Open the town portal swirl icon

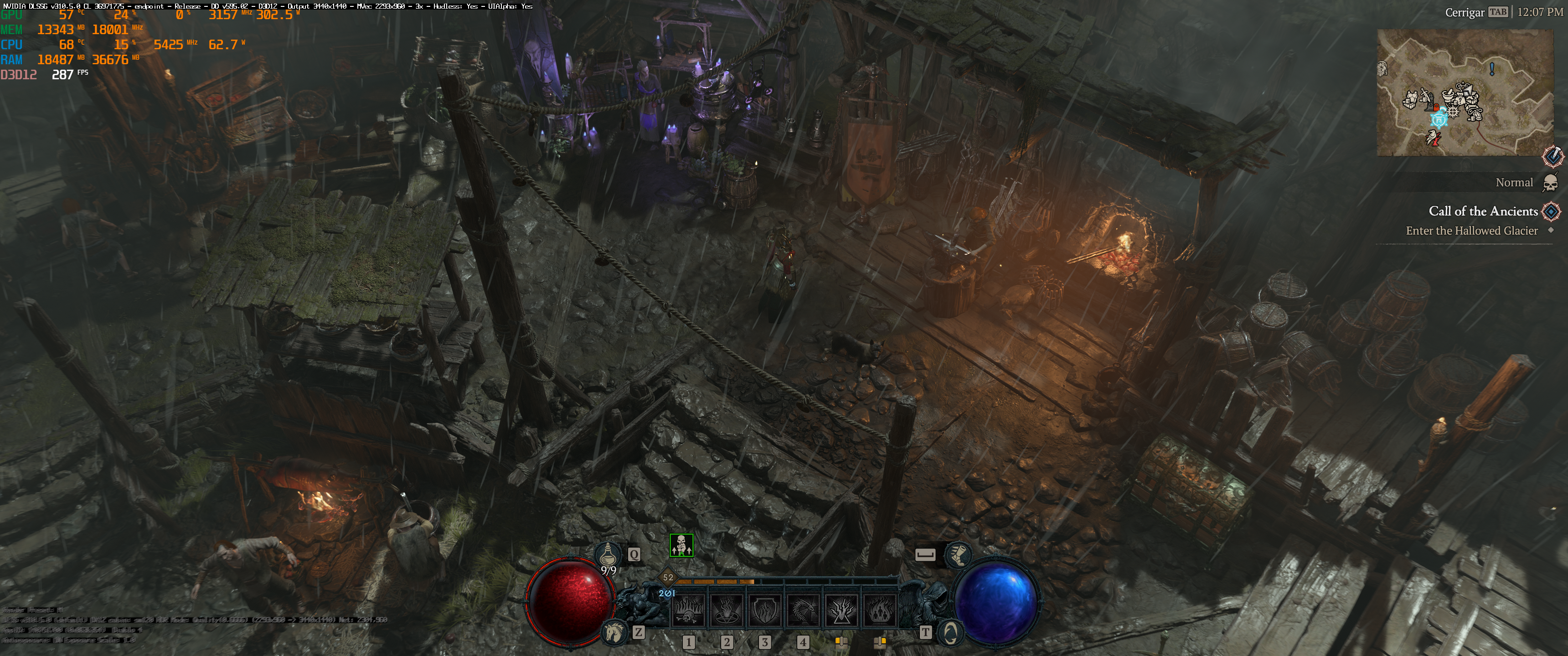point(949,633)
